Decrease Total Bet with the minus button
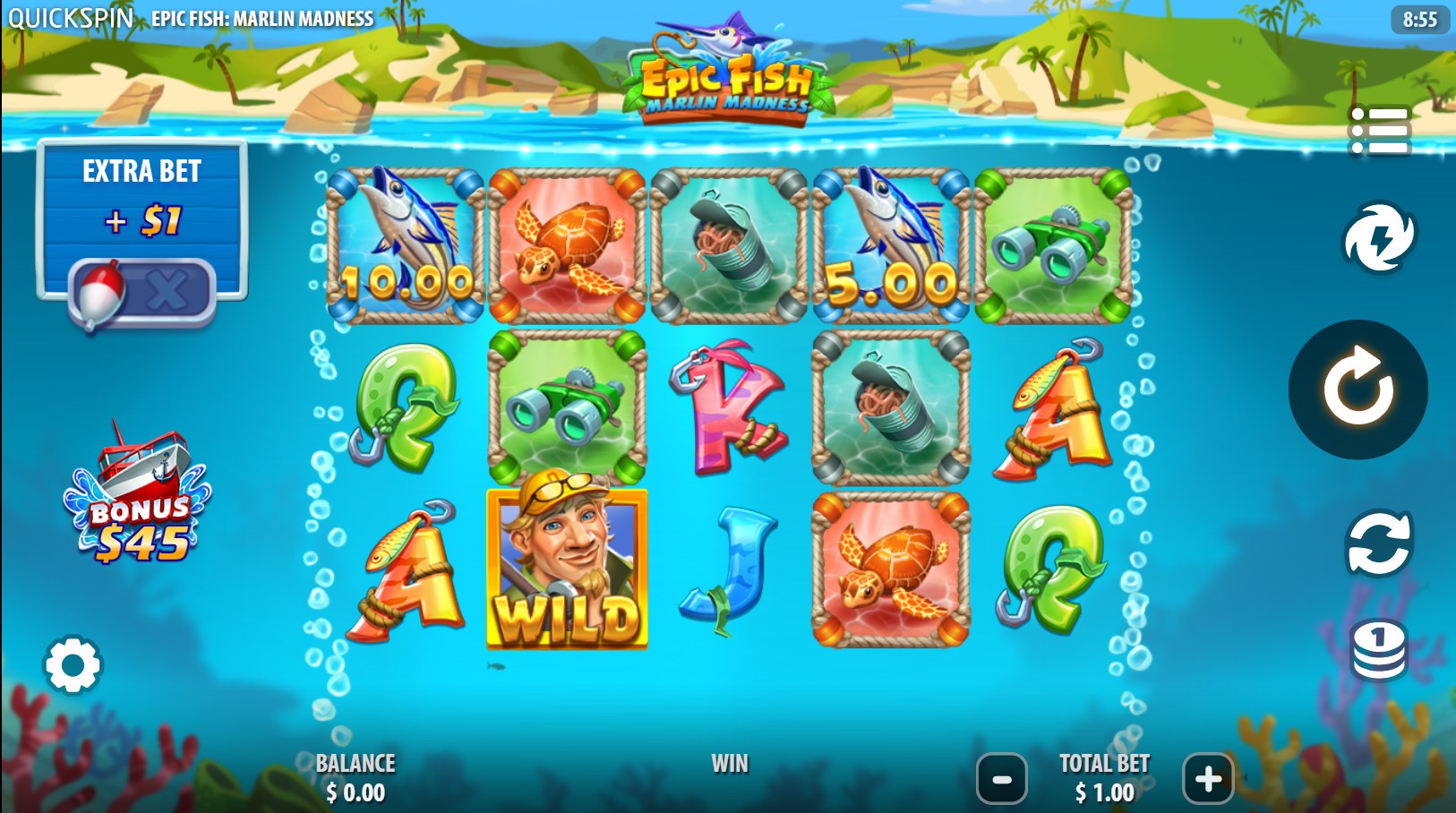The height and width of the screenshot is (813, 1456). [1001, 777]
